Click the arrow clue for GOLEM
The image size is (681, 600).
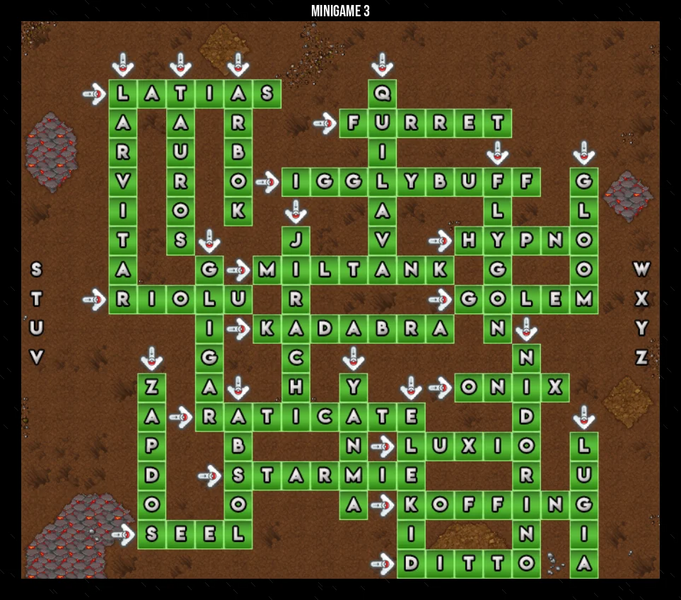[440, 298]
